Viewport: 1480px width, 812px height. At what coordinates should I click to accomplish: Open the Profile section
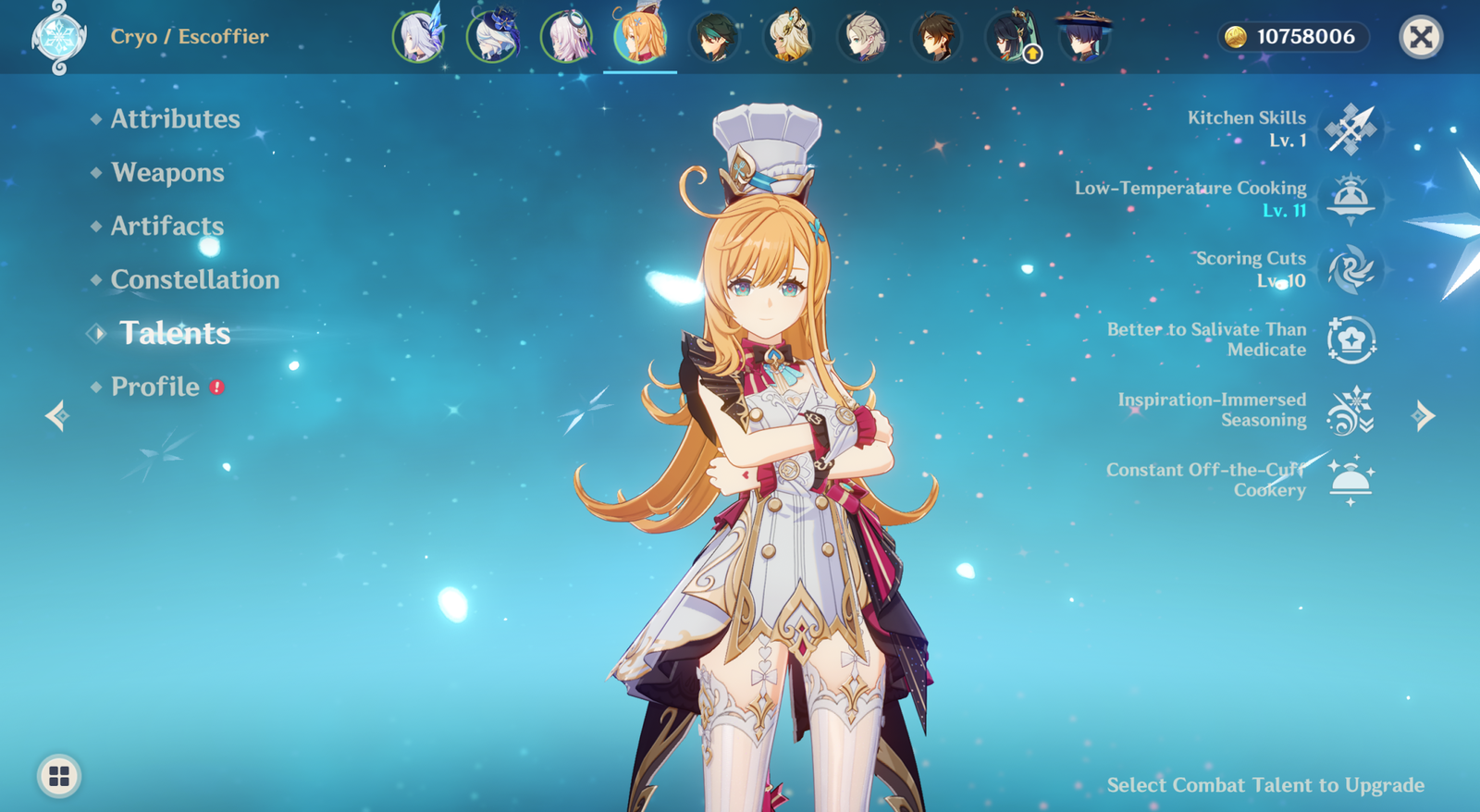tap(155, 387)
